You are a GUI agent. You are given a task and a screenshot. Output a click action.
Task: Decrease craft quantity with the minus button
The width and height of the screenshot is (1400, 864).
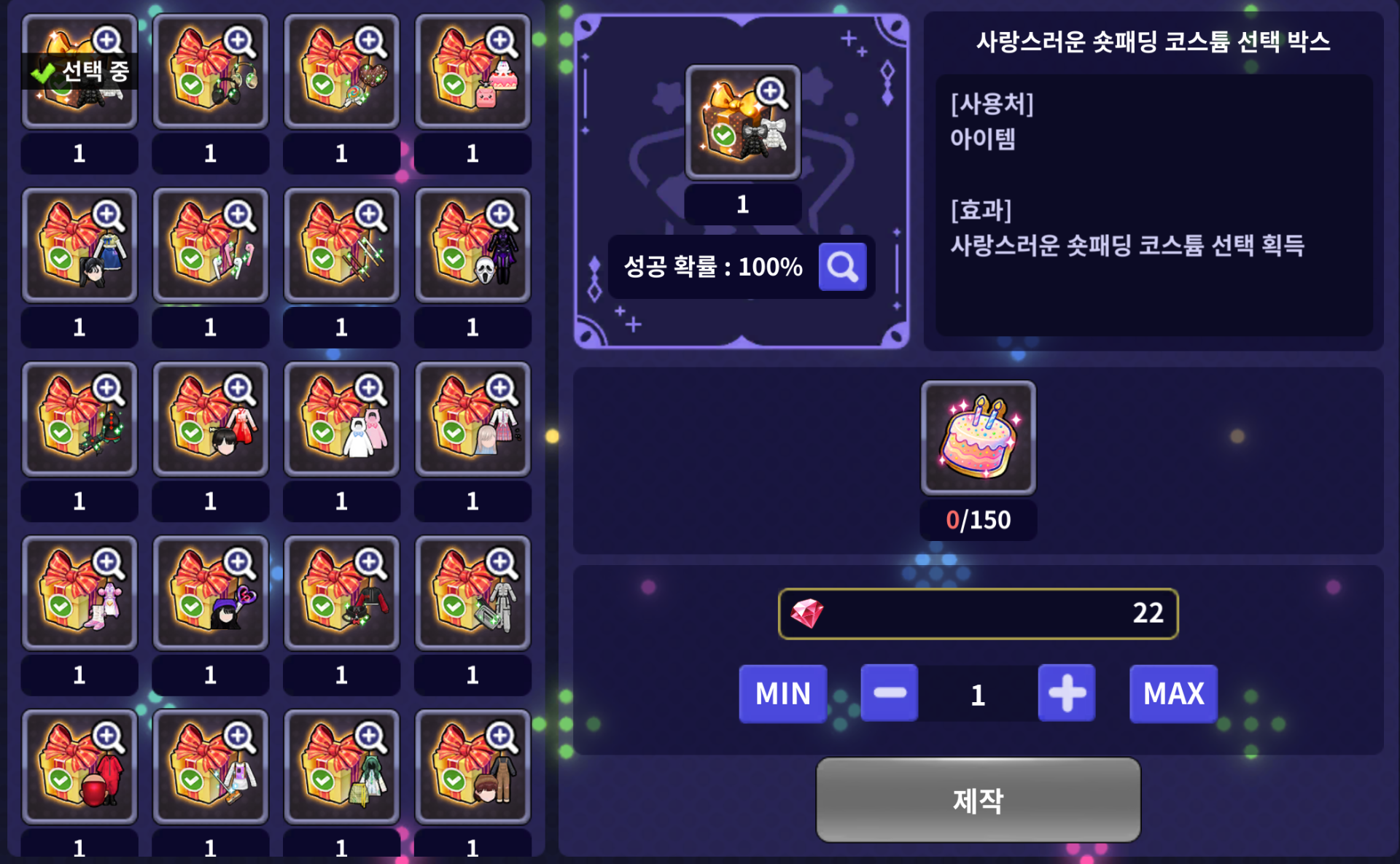[889, 693]
